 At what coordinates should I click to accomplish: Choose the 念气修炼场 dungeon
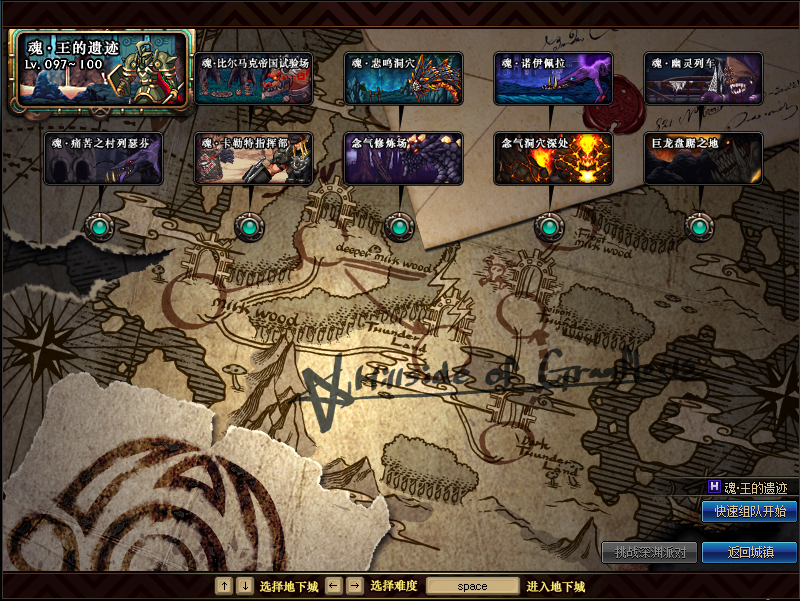click(x=403, y=158)
